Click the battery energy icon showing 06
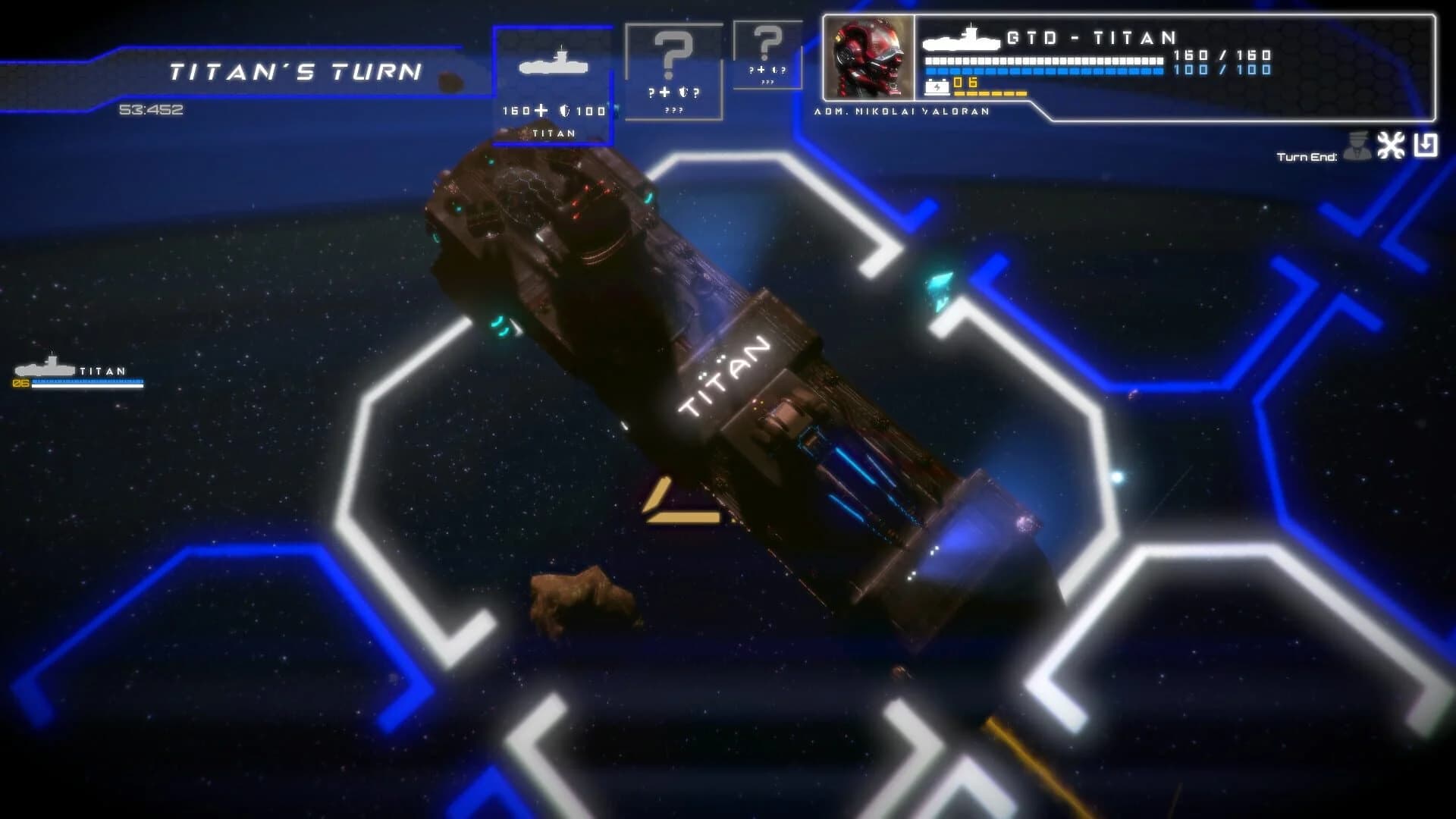The height and width of the screenshot is (819, 1456). coord(938,86)
